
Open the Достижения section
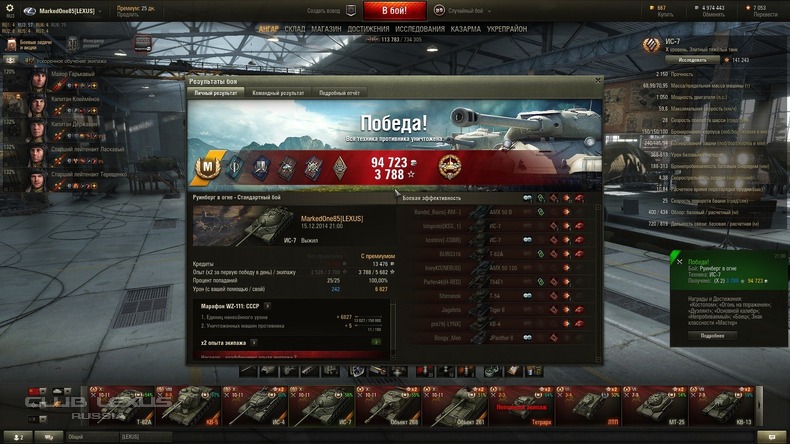pos(368,29)
